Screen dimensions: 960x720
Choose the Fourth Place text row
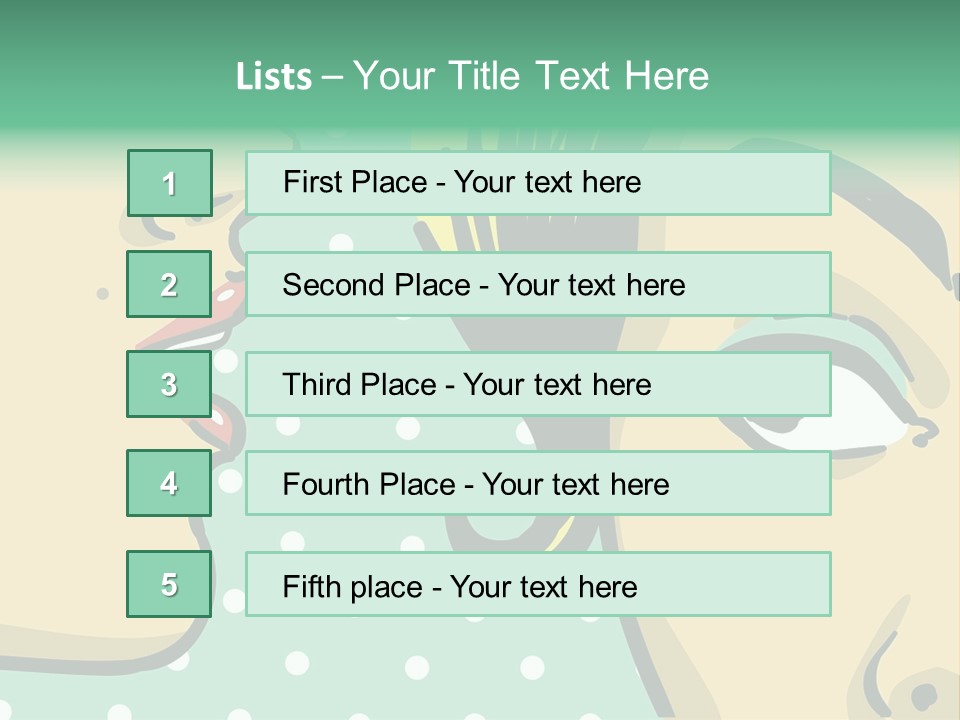[x=538, y=484]
